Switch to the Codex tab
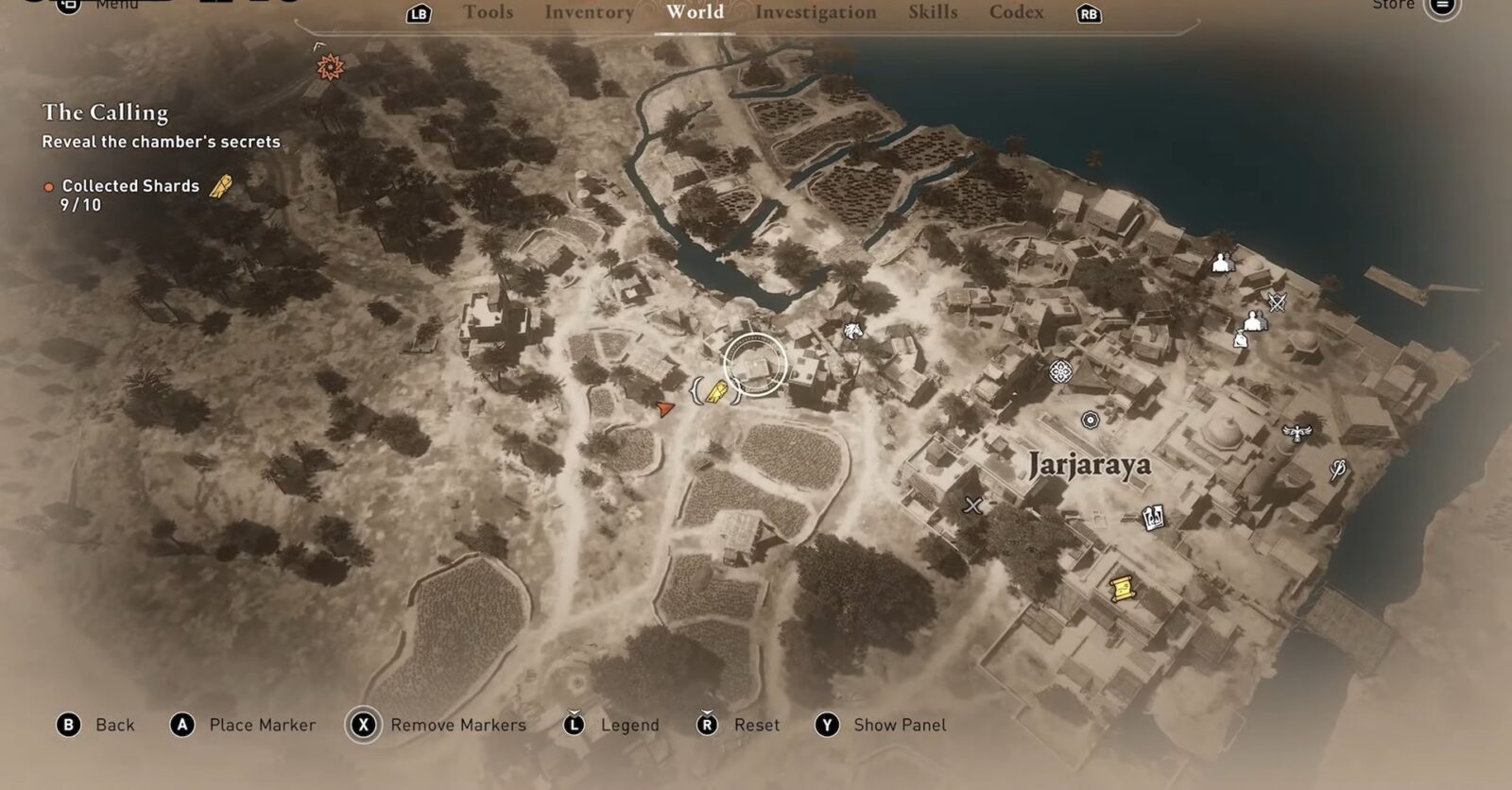The height and width of the screenshot is (790, 1512). (1016, 12)
